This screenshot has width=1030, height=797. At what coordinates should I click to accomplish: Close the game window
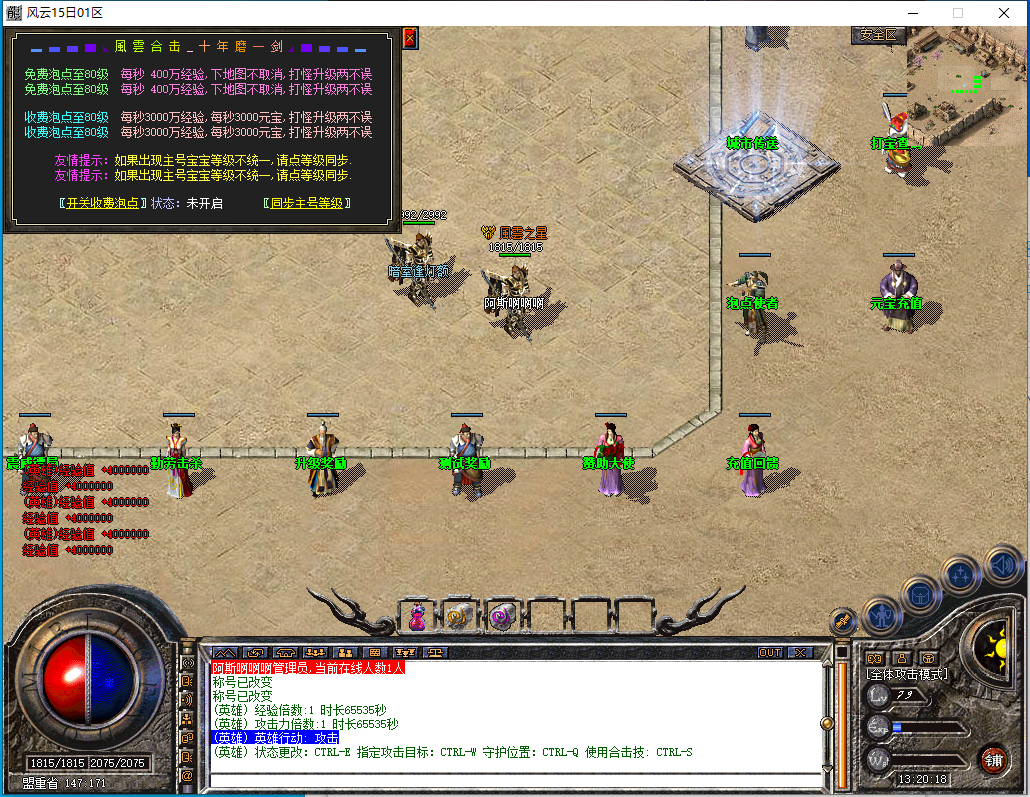coord(1003,13)
